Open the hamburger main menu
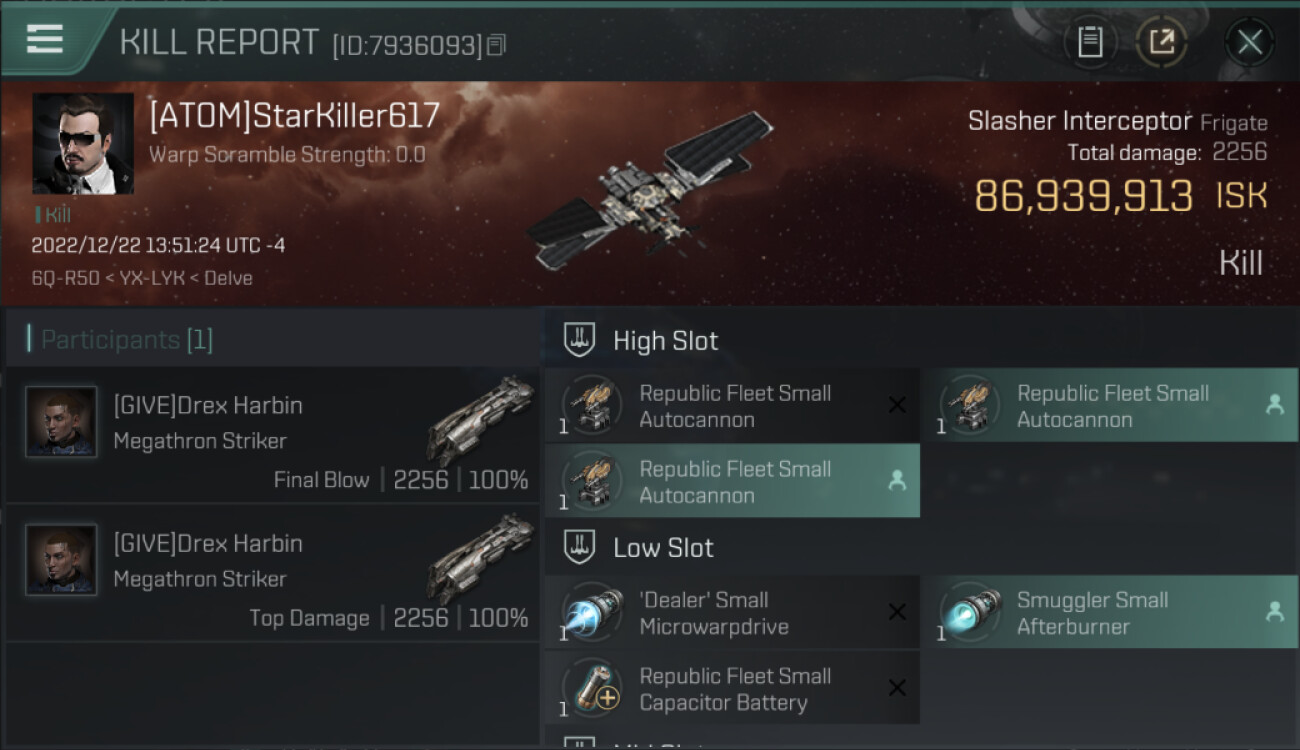The height and width of the screenshot is (750, 1300). pos(45,40)
